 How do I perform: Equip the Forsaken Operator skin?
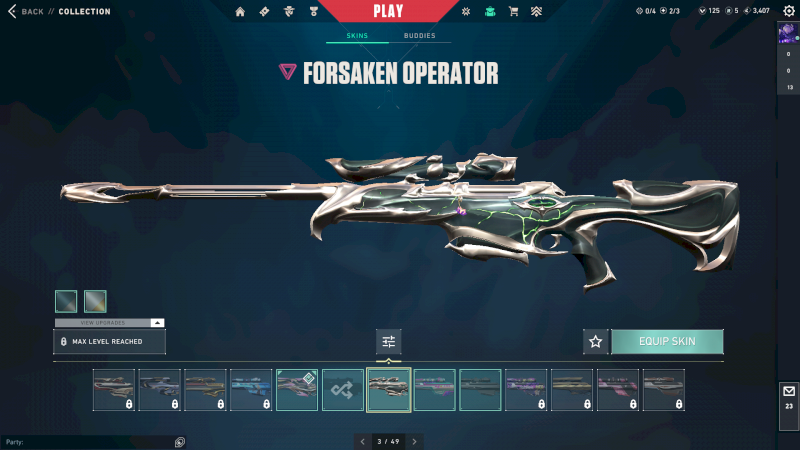[667, 342]
